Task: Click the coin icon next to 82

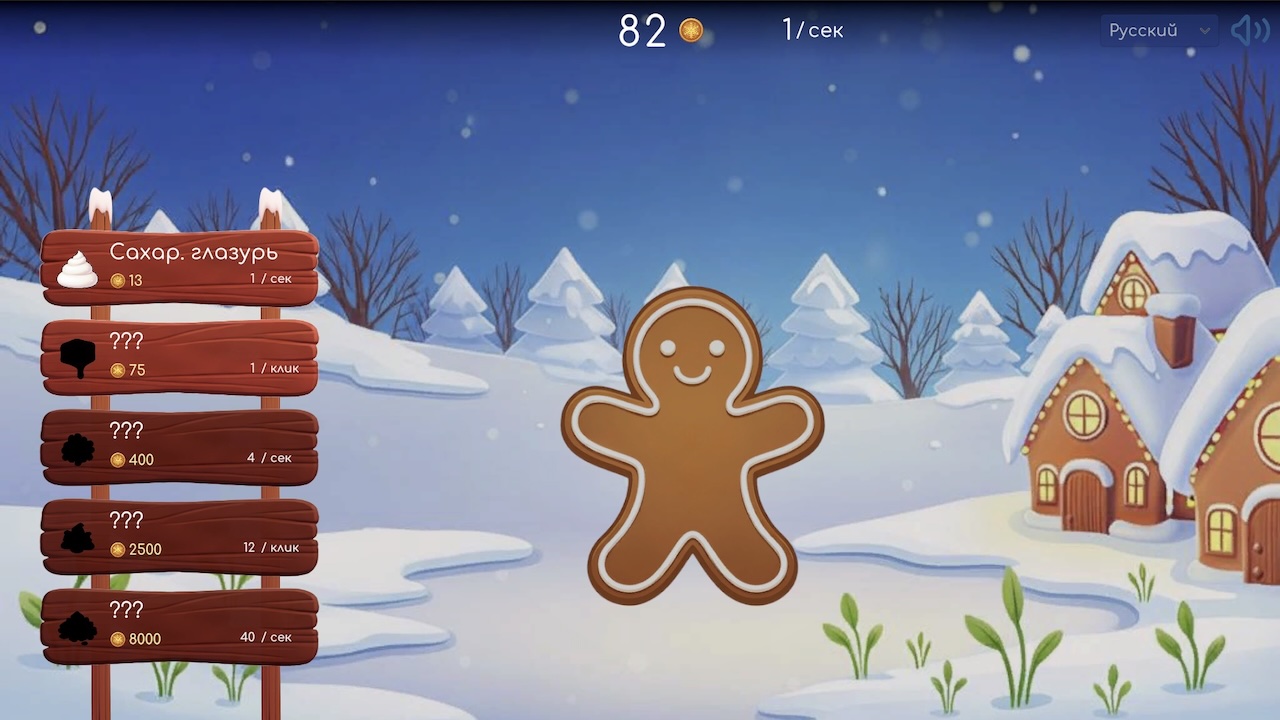Action: [x=689, y=31]
